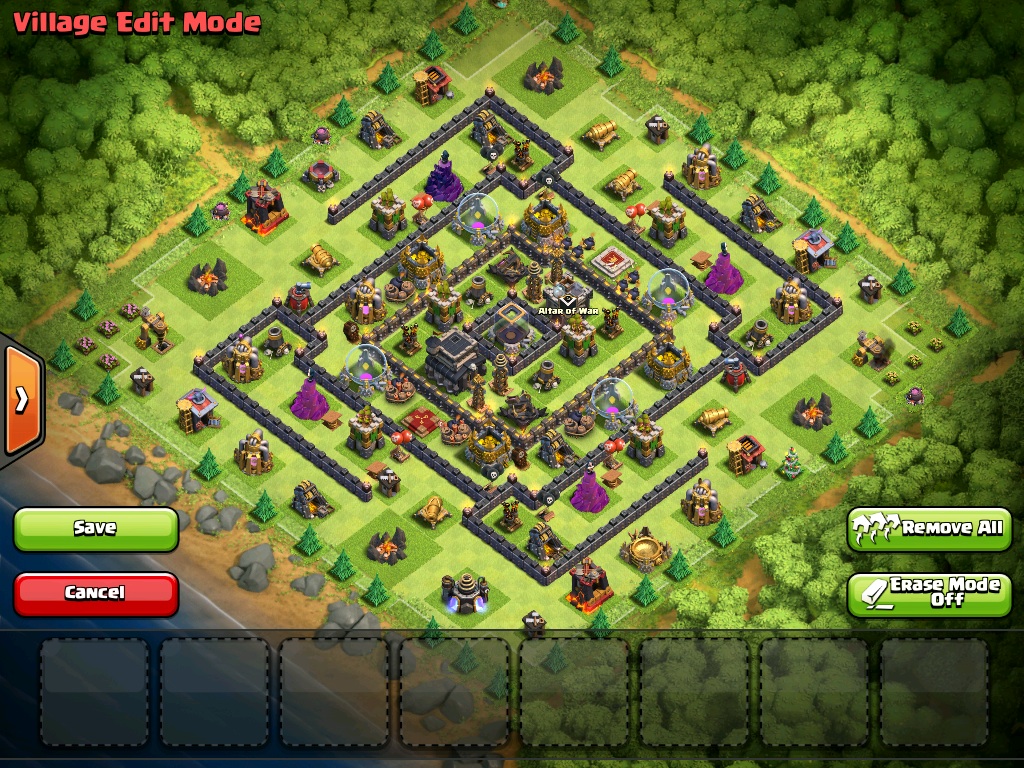Save the village layout
Viewport: 1024px width, 768px height.
click(x=96, y=528)
